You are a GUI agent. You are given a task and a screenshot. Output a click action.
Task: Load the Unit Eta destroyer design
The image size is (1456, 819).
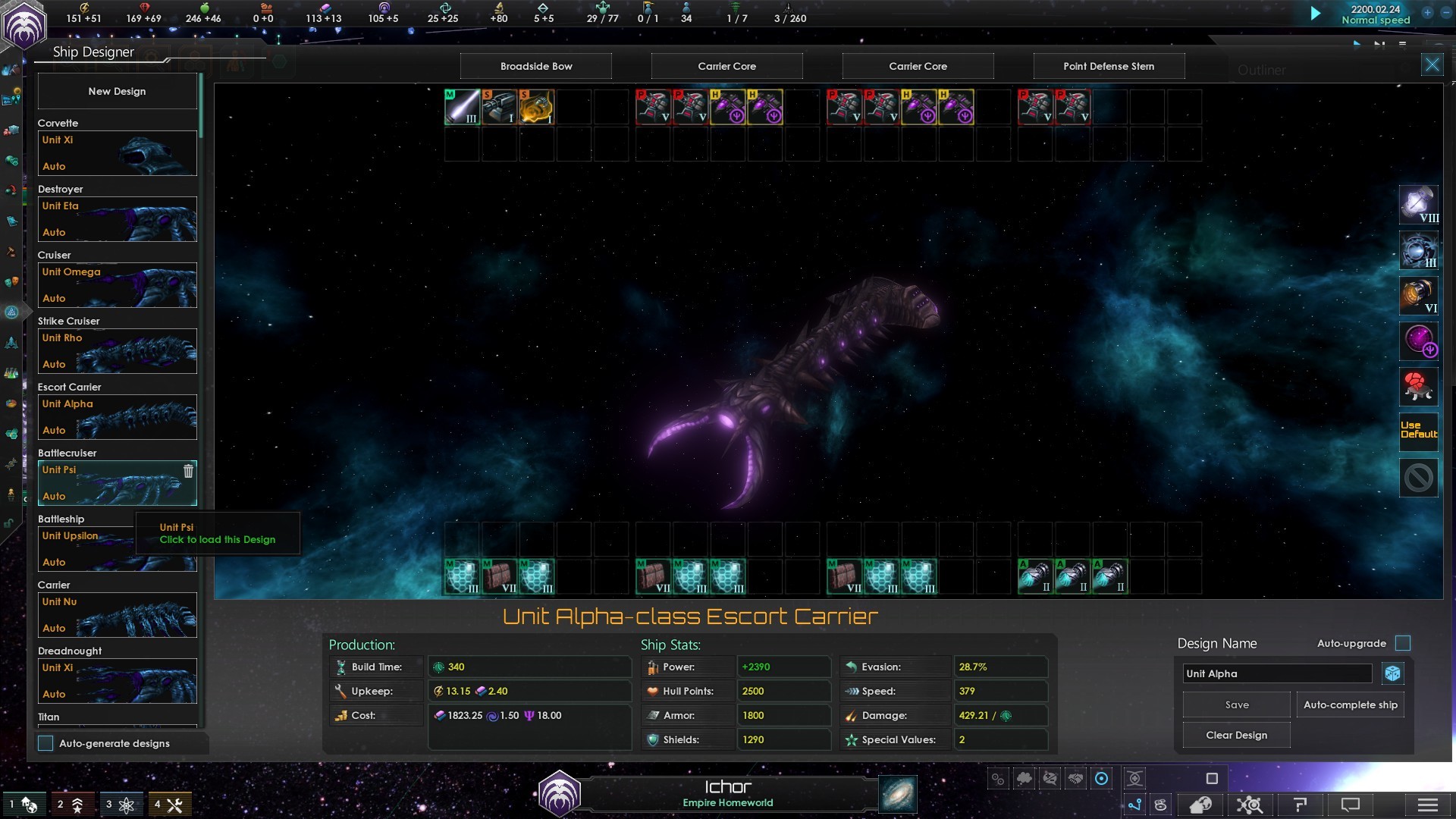[117, 219]
